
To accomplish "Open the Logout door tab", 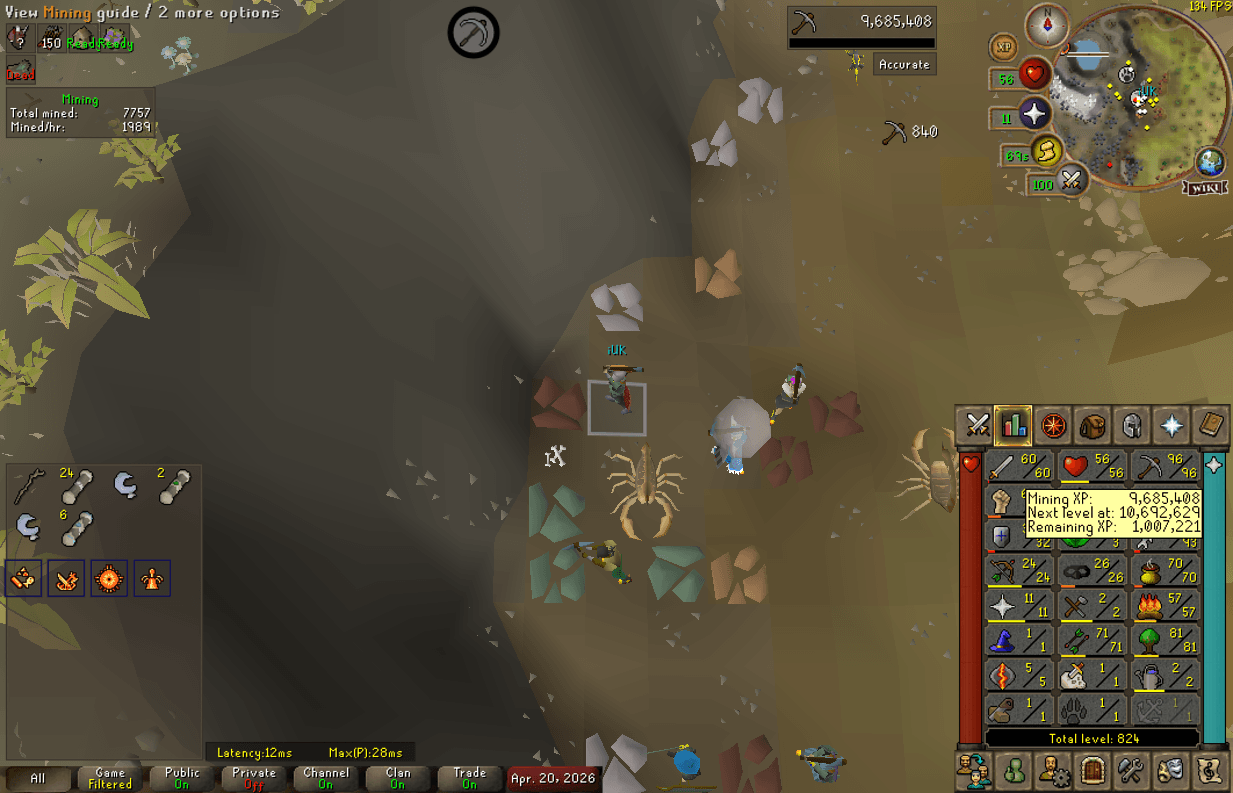I will (1092, 770).
